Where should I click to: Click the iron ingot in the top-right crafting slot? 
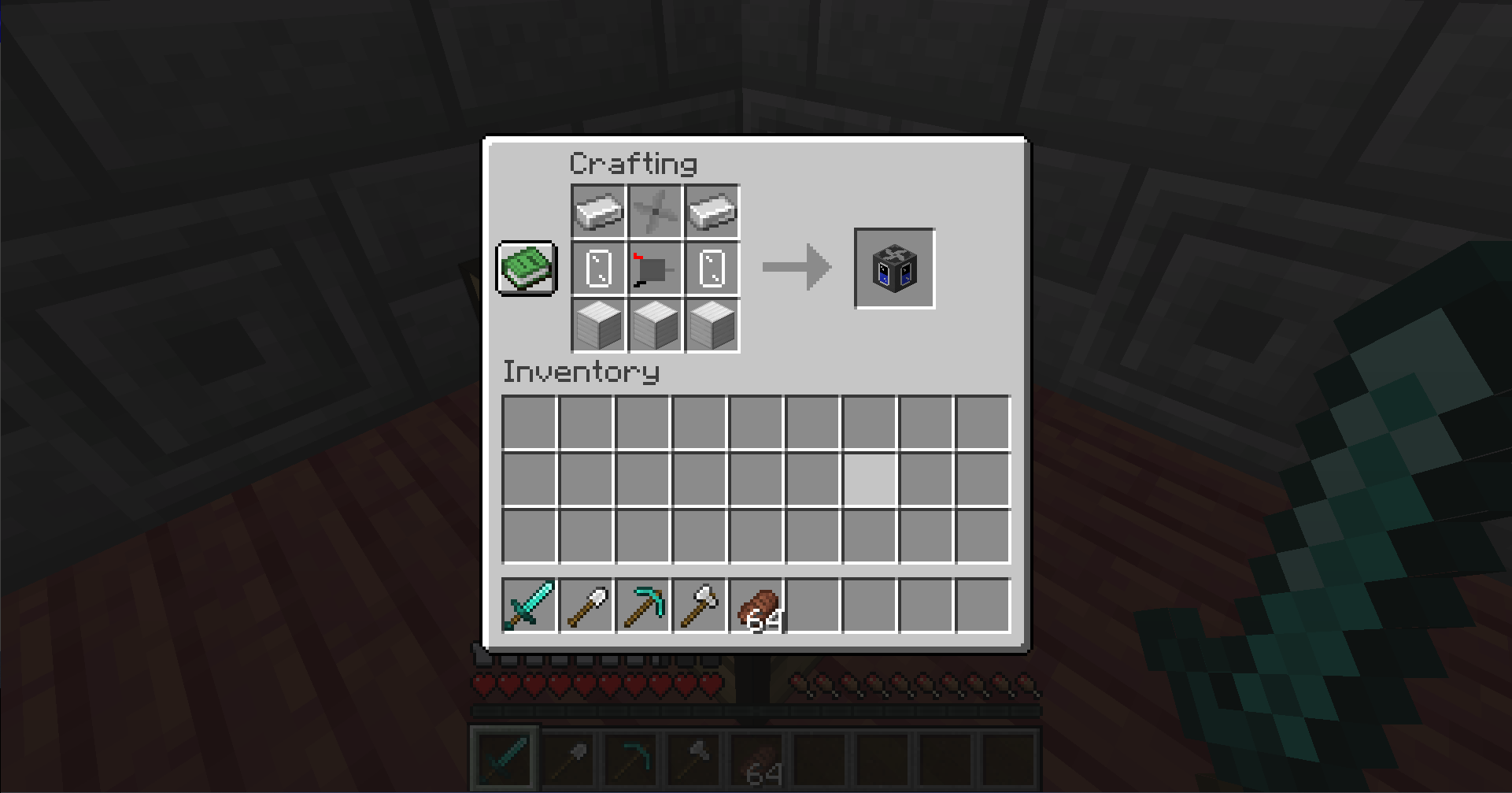tap(712, 211)
